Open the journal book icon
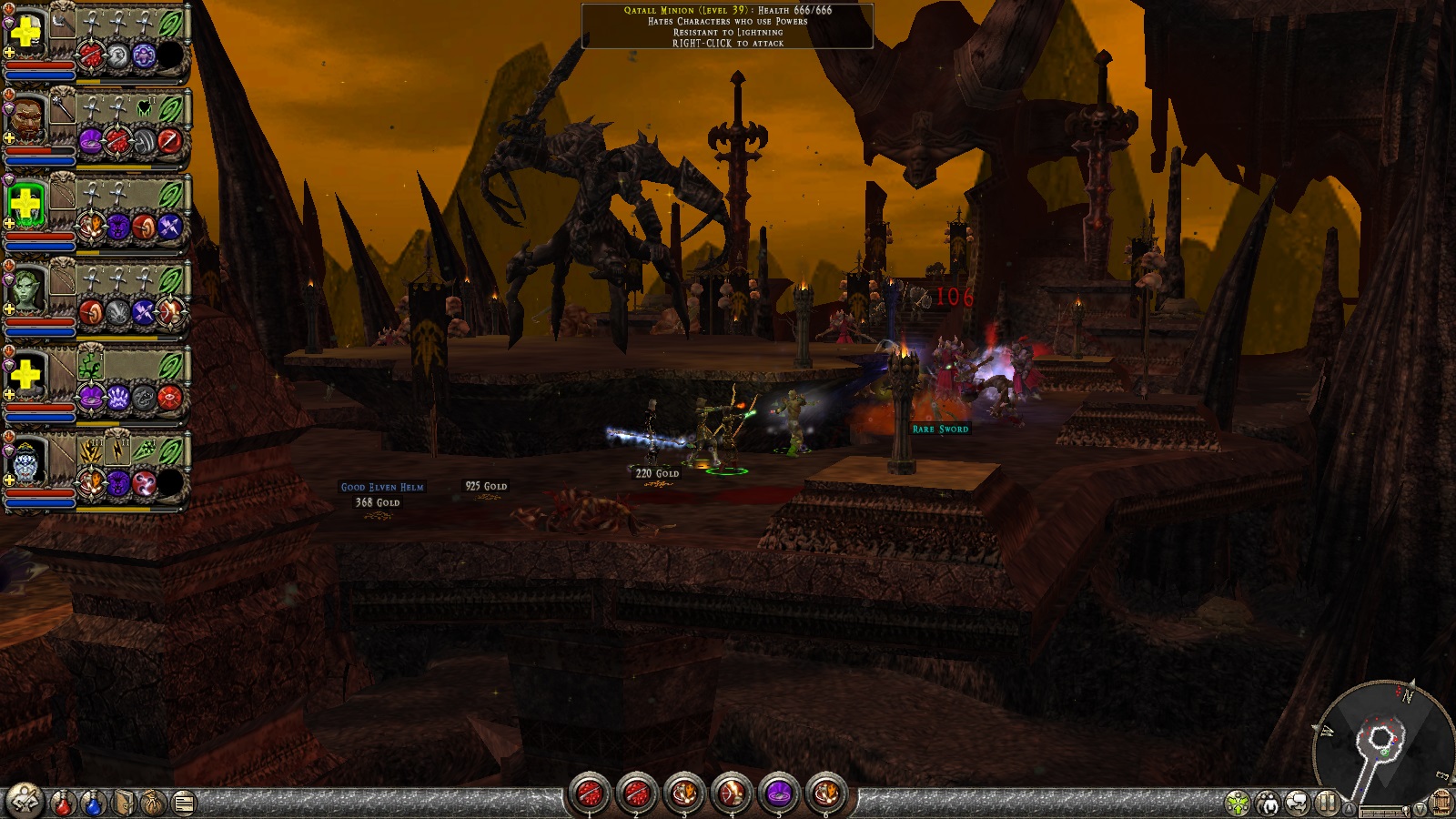 [125, 804]
